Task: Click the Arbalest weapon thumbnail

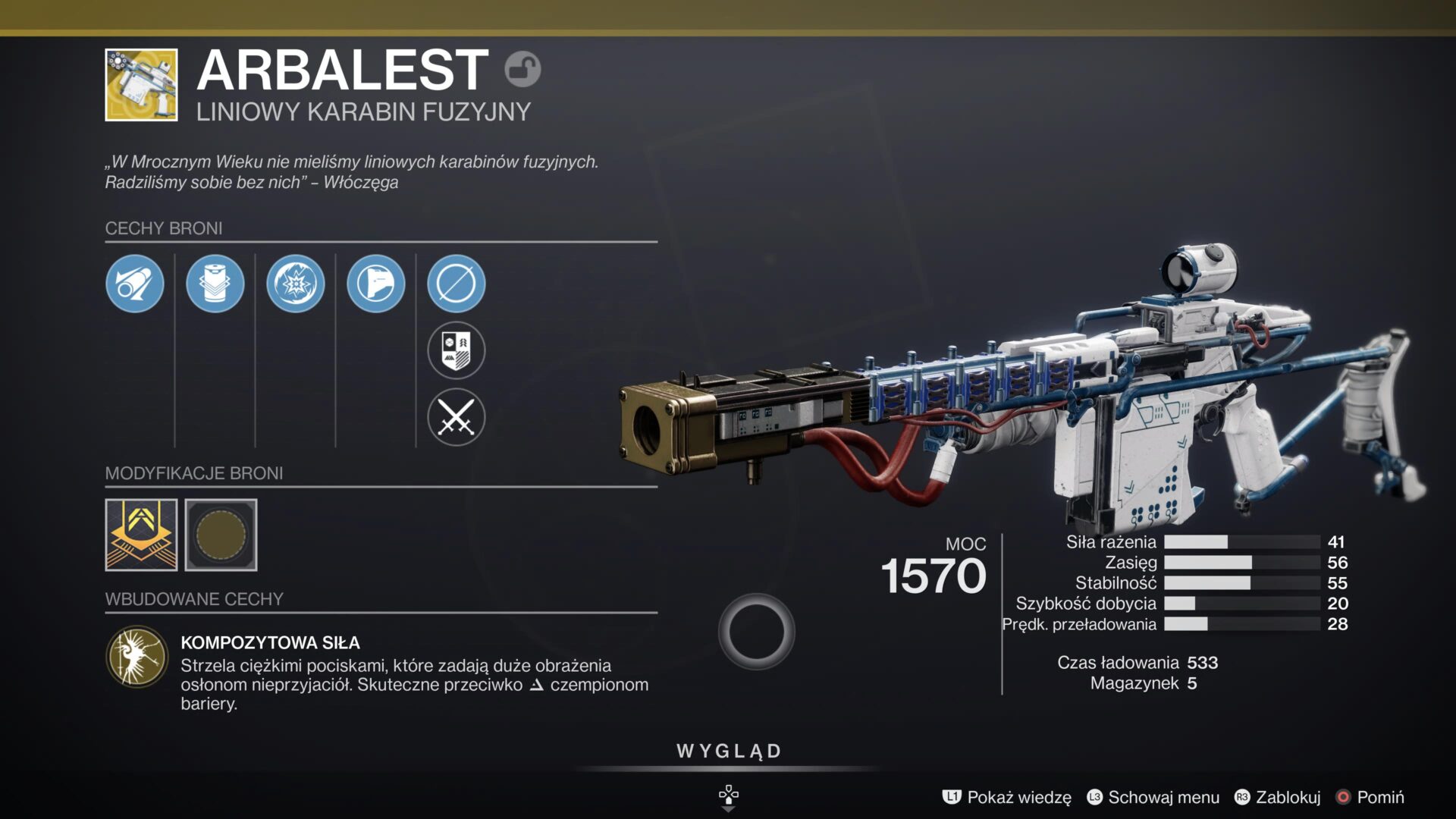Action: [141, 85]
